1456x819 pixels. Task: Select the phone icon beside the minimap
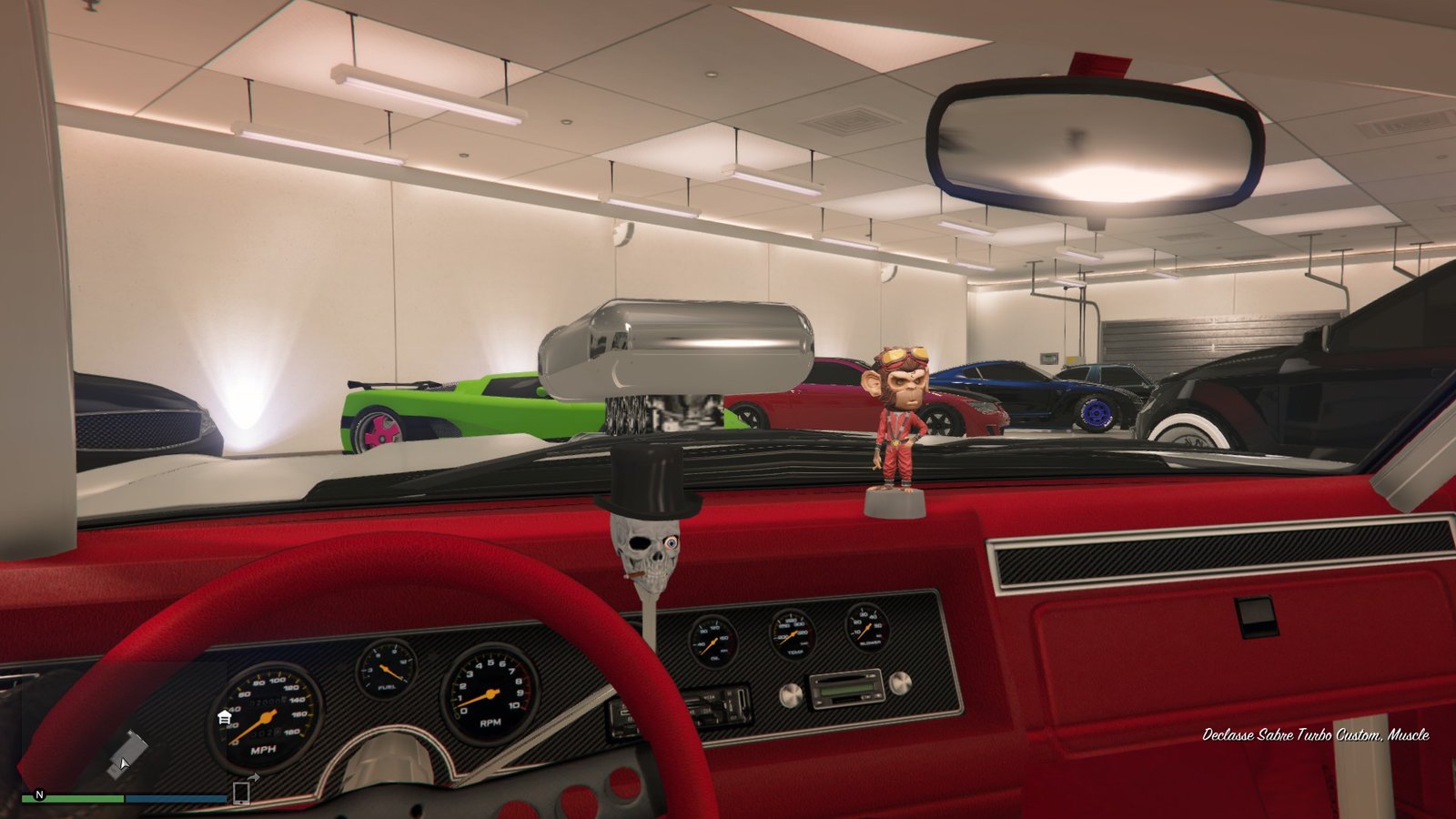241,793
